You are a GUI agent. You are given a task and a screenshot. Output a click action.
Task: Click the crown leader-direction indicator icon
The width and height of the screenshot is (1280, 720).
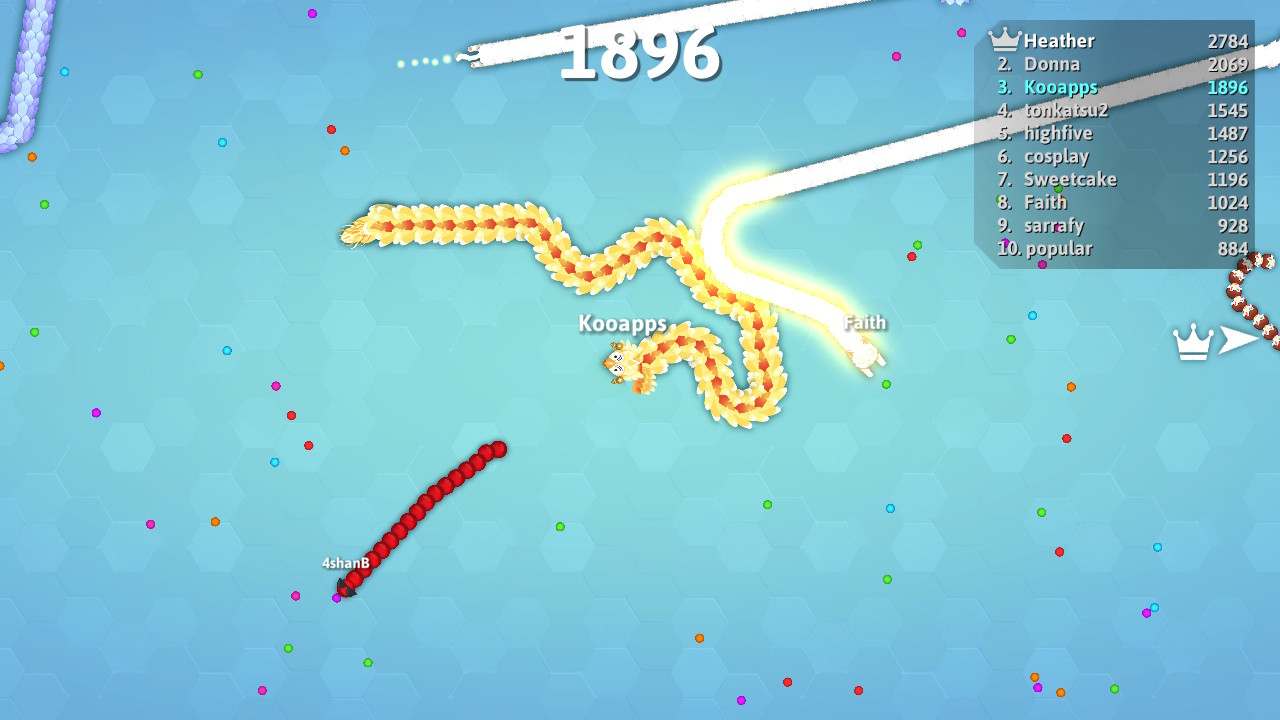pyautogui.click(x=1191, y=341)
